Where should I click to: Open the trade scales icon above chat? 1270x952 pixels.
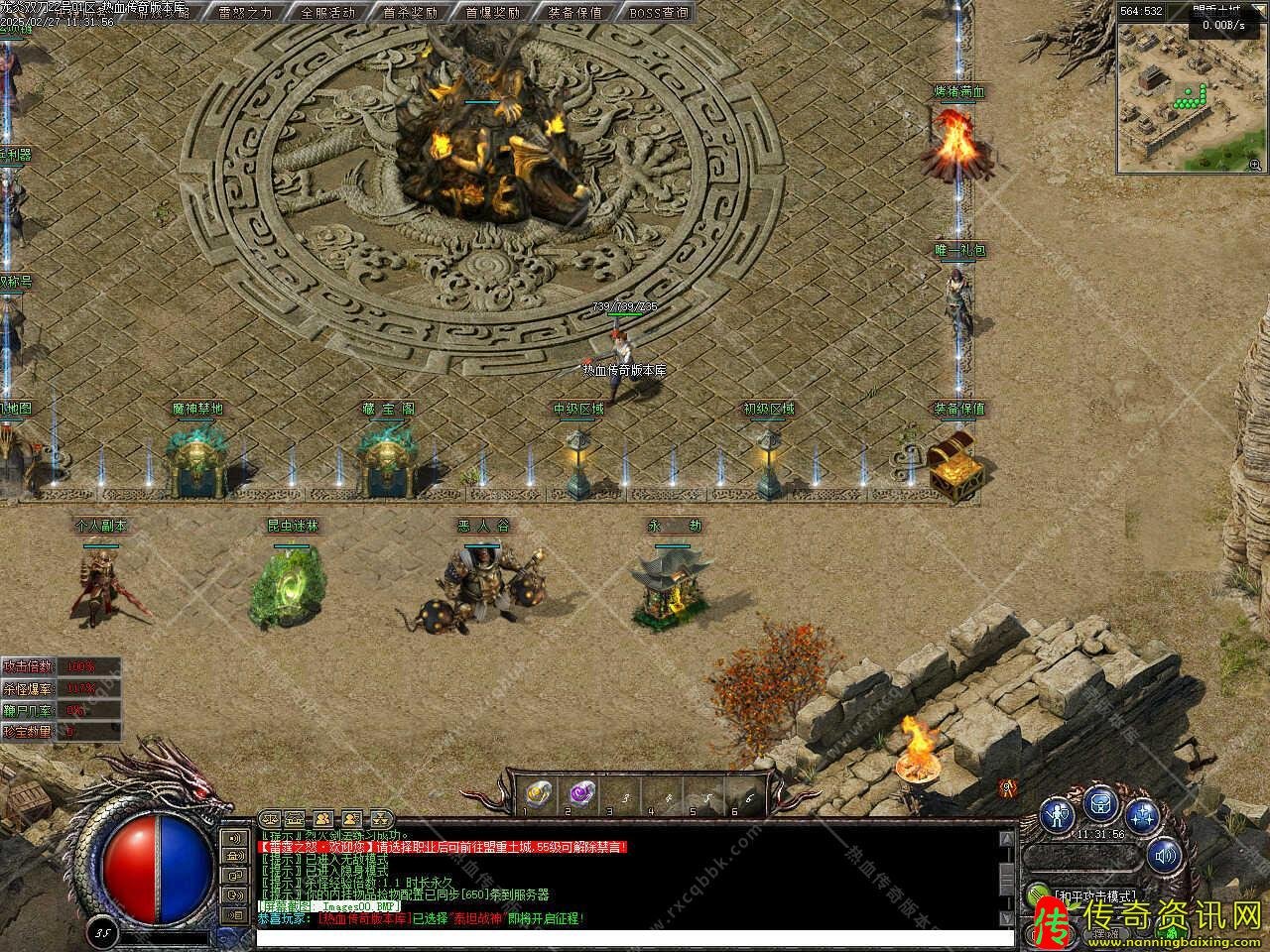click(x=269, y=819)
